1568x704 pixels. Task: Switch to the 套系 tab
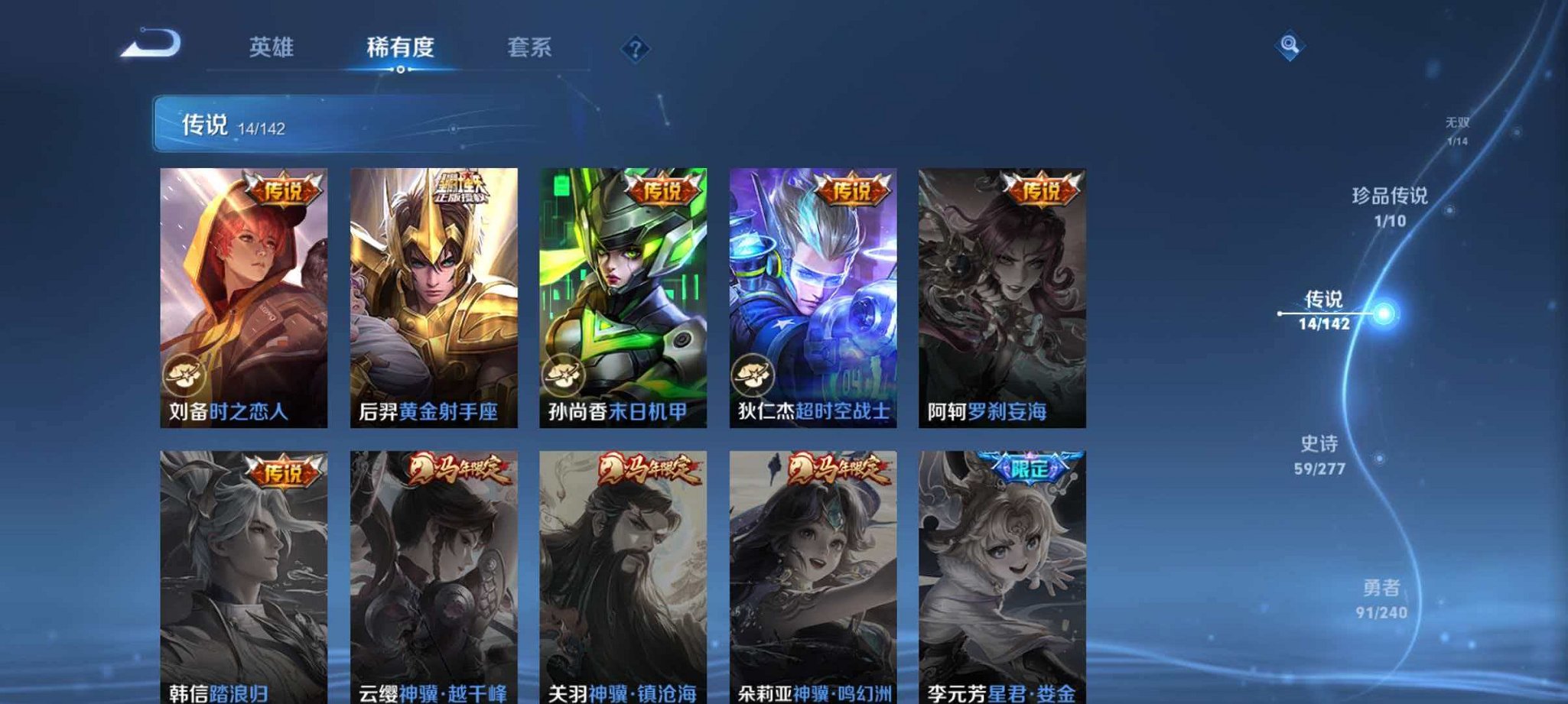point(531,47)
